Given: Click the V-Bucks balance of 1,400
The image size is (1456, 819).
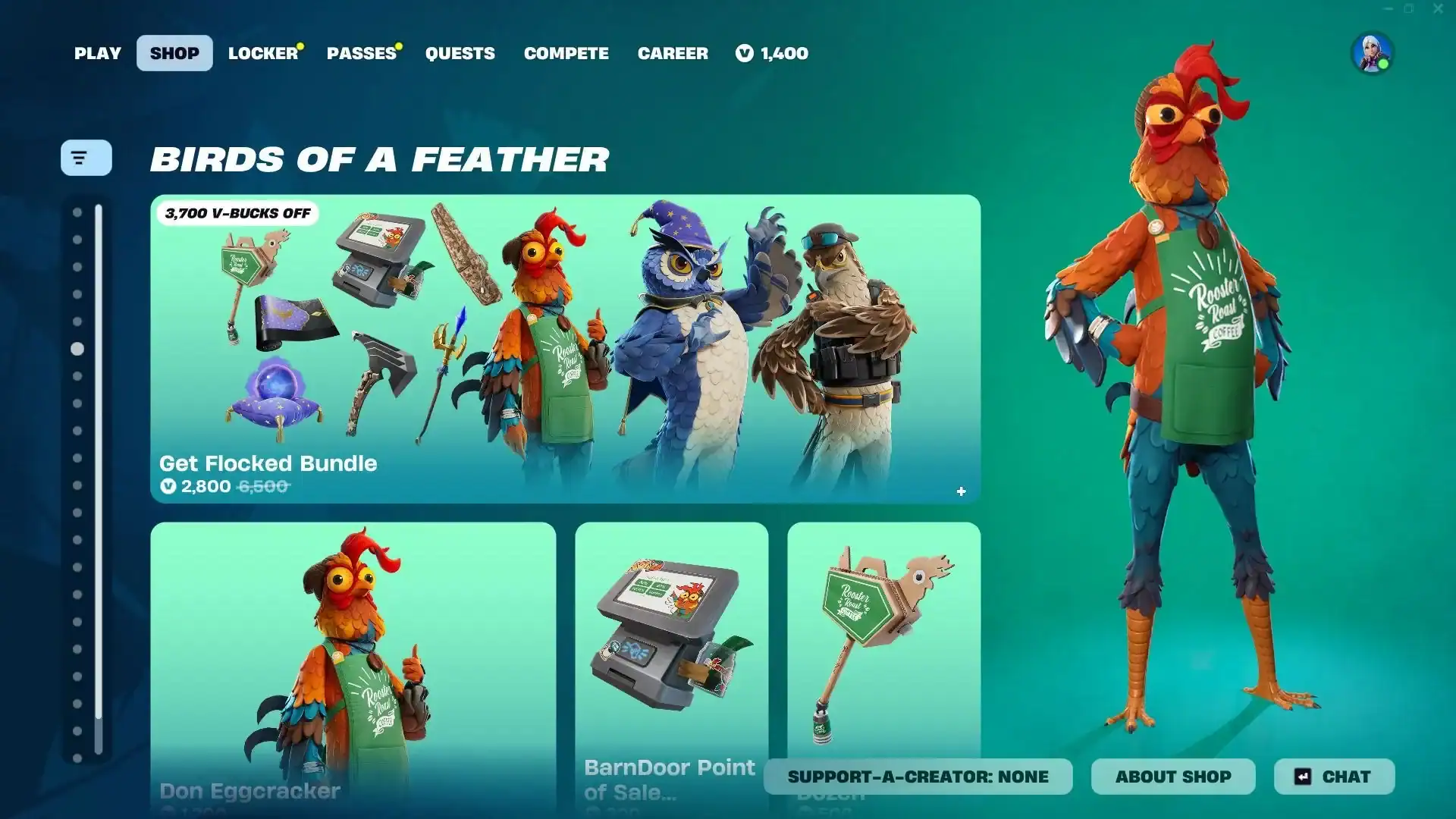Looking at the screenshot, I should [772, 53].
